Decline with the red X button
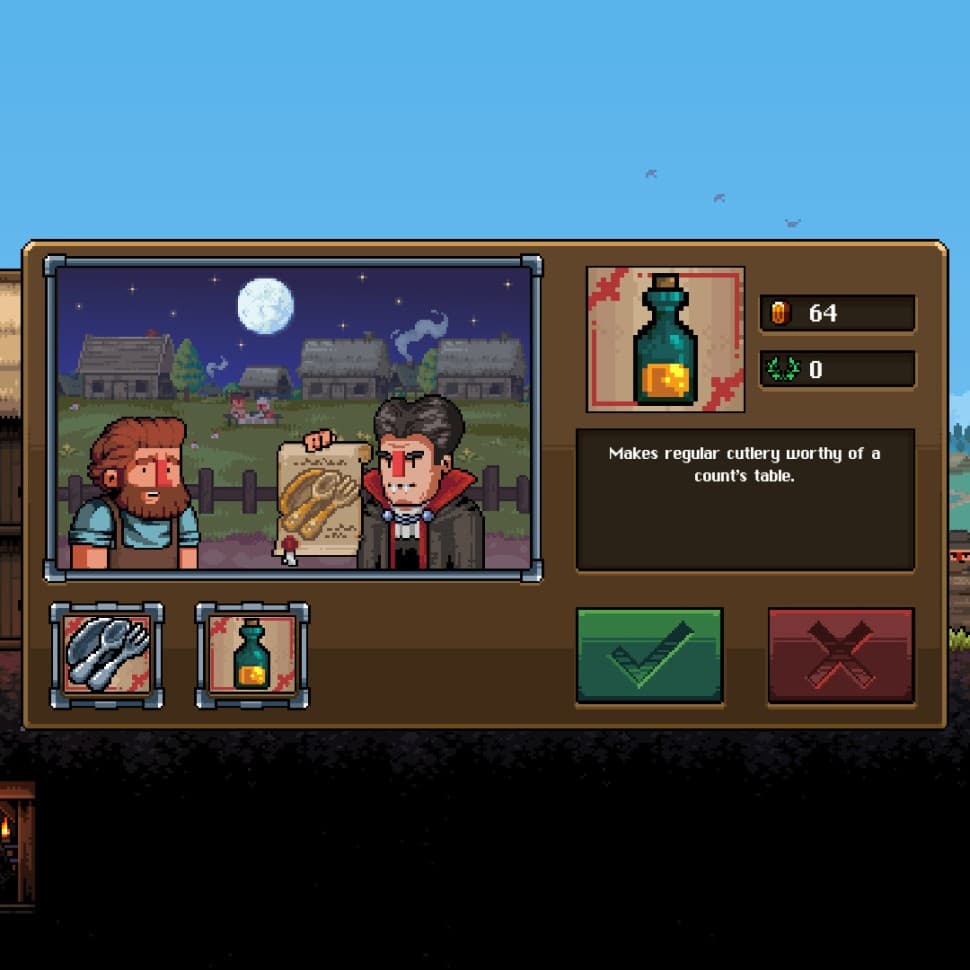Viewport: 970px width, 970px height. click(840, 655)
